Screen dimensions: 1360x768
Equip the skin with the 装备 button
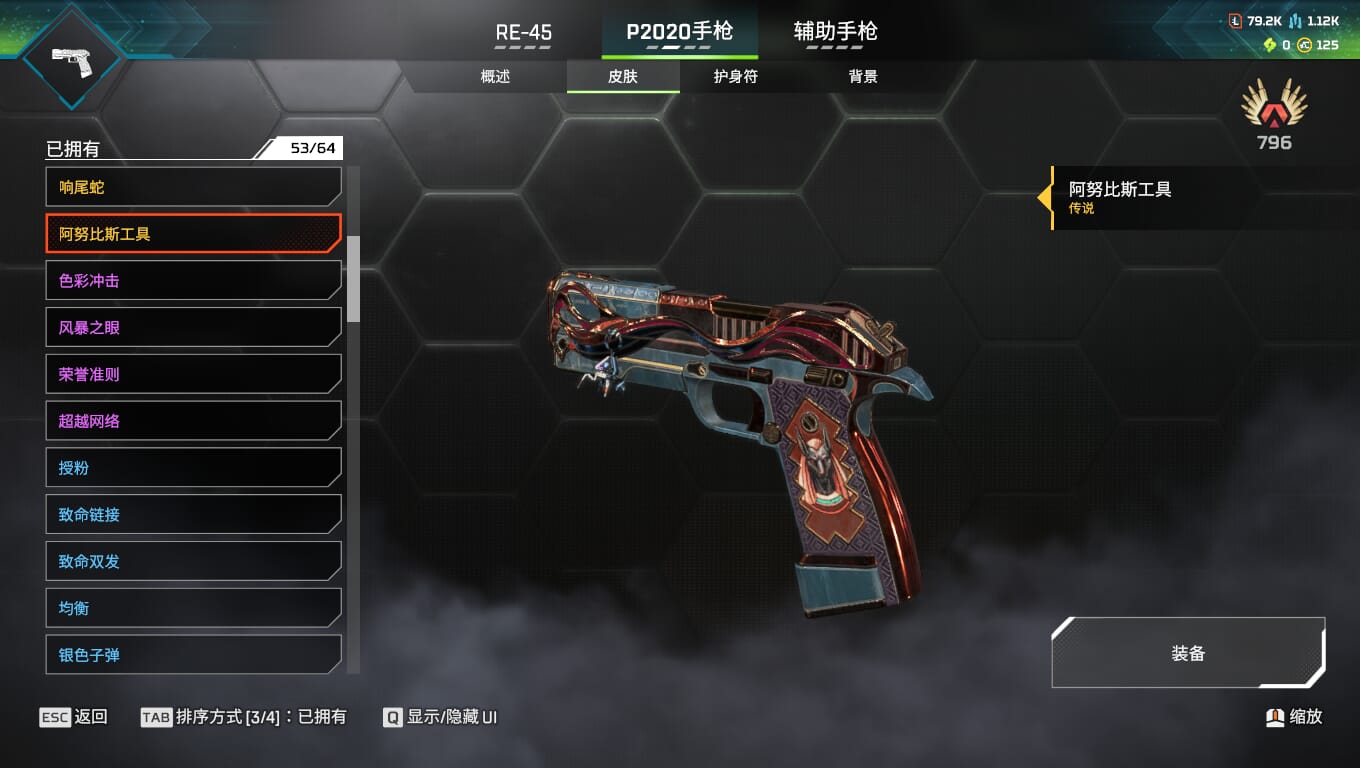tap(1188, 654)
